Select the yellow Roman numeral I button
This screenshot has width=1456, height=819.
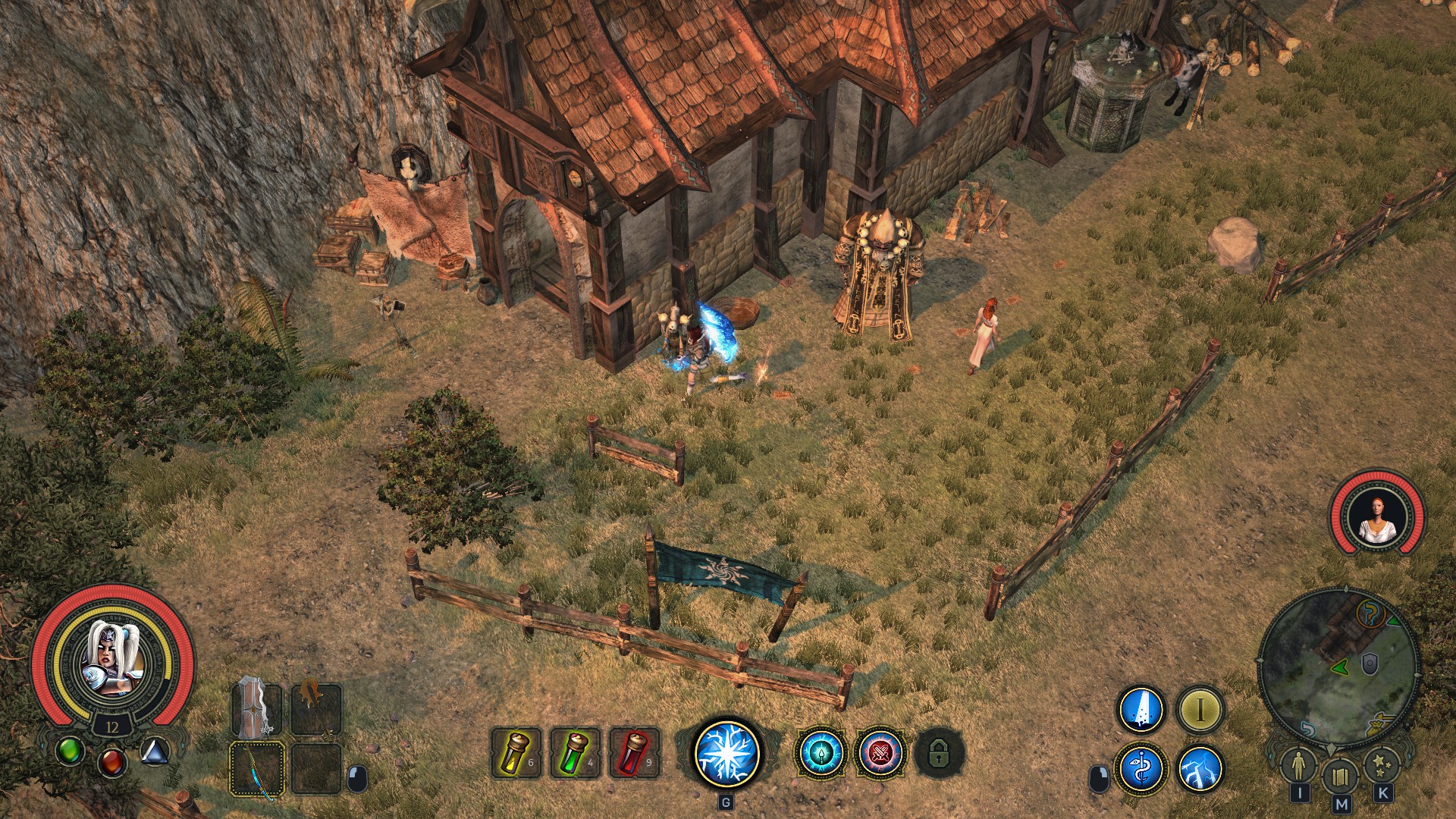click(x=1200, y=710)
